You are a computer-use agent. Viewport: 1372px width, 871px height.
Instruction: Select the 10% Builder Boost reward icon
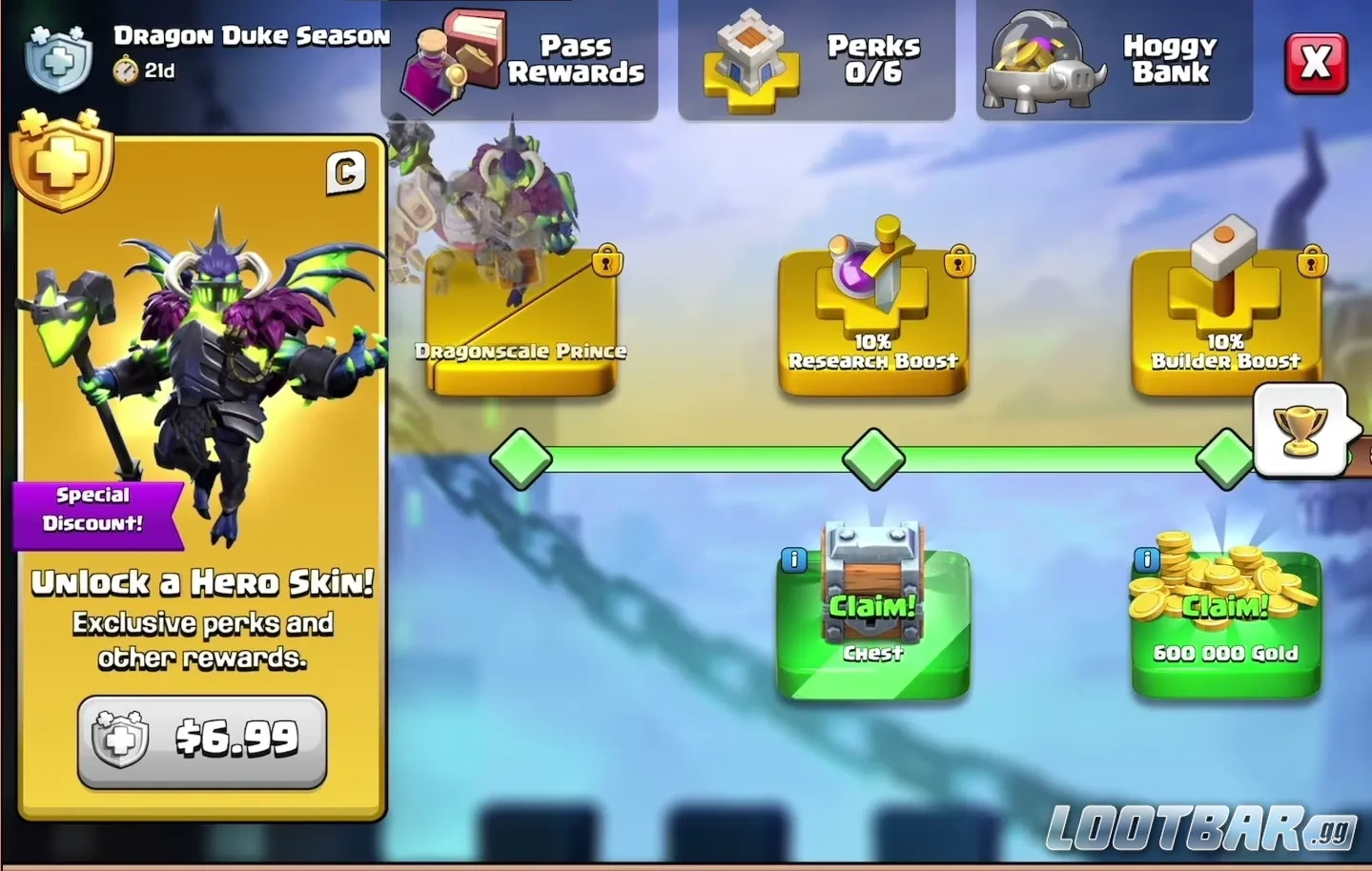click(1223, 267)
